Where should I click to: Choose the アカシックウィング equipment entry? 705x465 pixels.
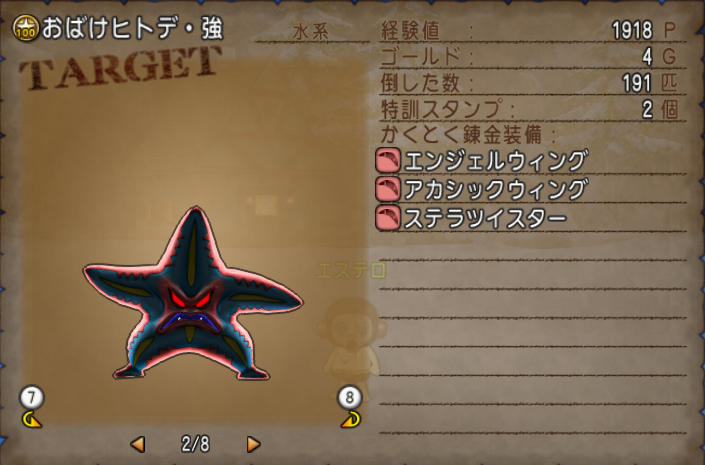pos(481,188)
